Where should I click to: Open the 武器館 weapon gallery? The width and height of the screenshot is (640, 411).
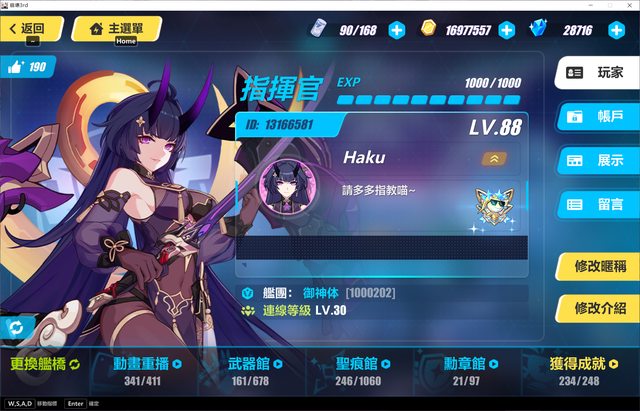pos(251,369)
